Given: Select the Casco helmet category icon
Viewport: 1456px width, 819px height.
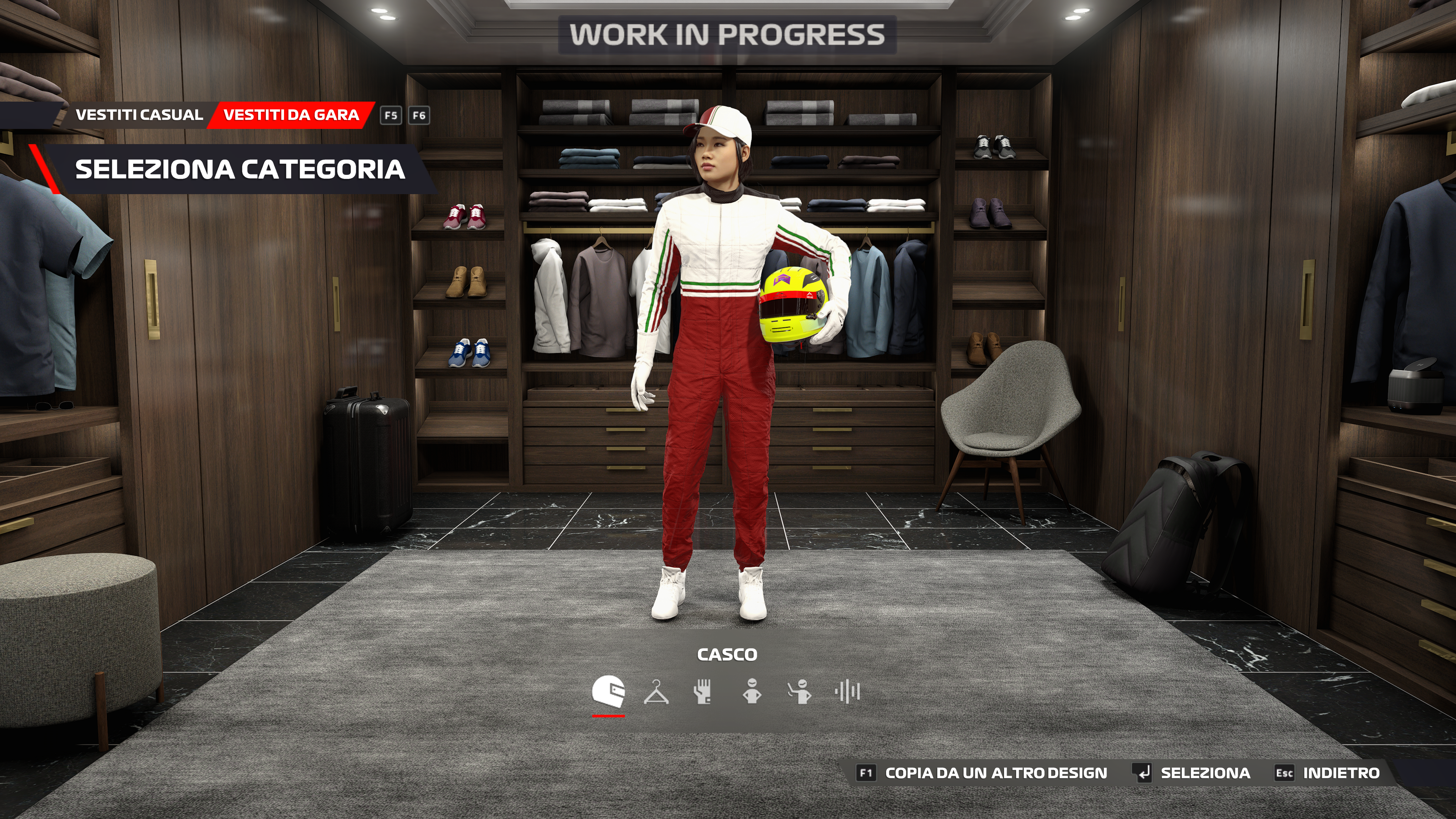Looking at the screenshot, I should tap(608, 691).
